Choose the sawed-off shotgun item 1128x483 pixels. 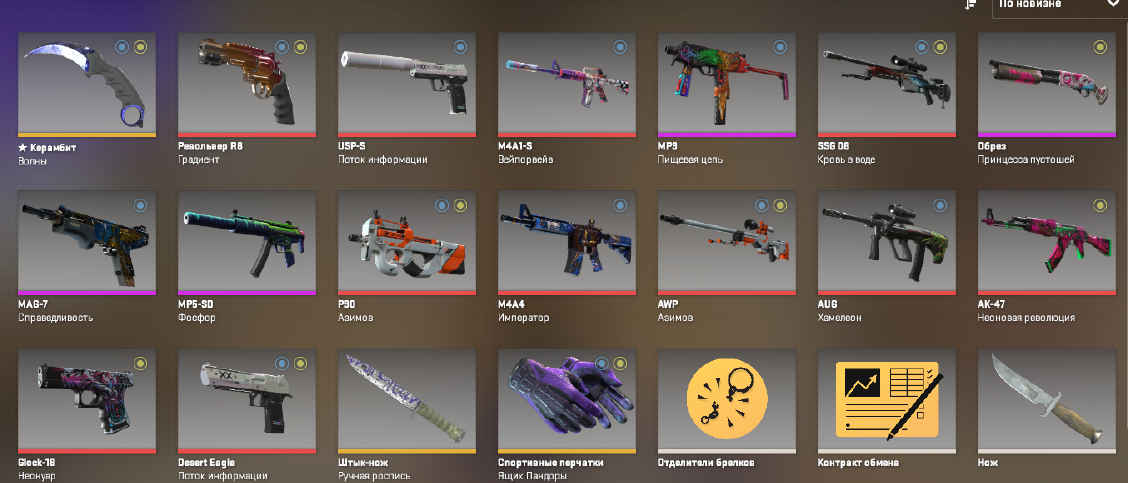[x=1047, y=83]
